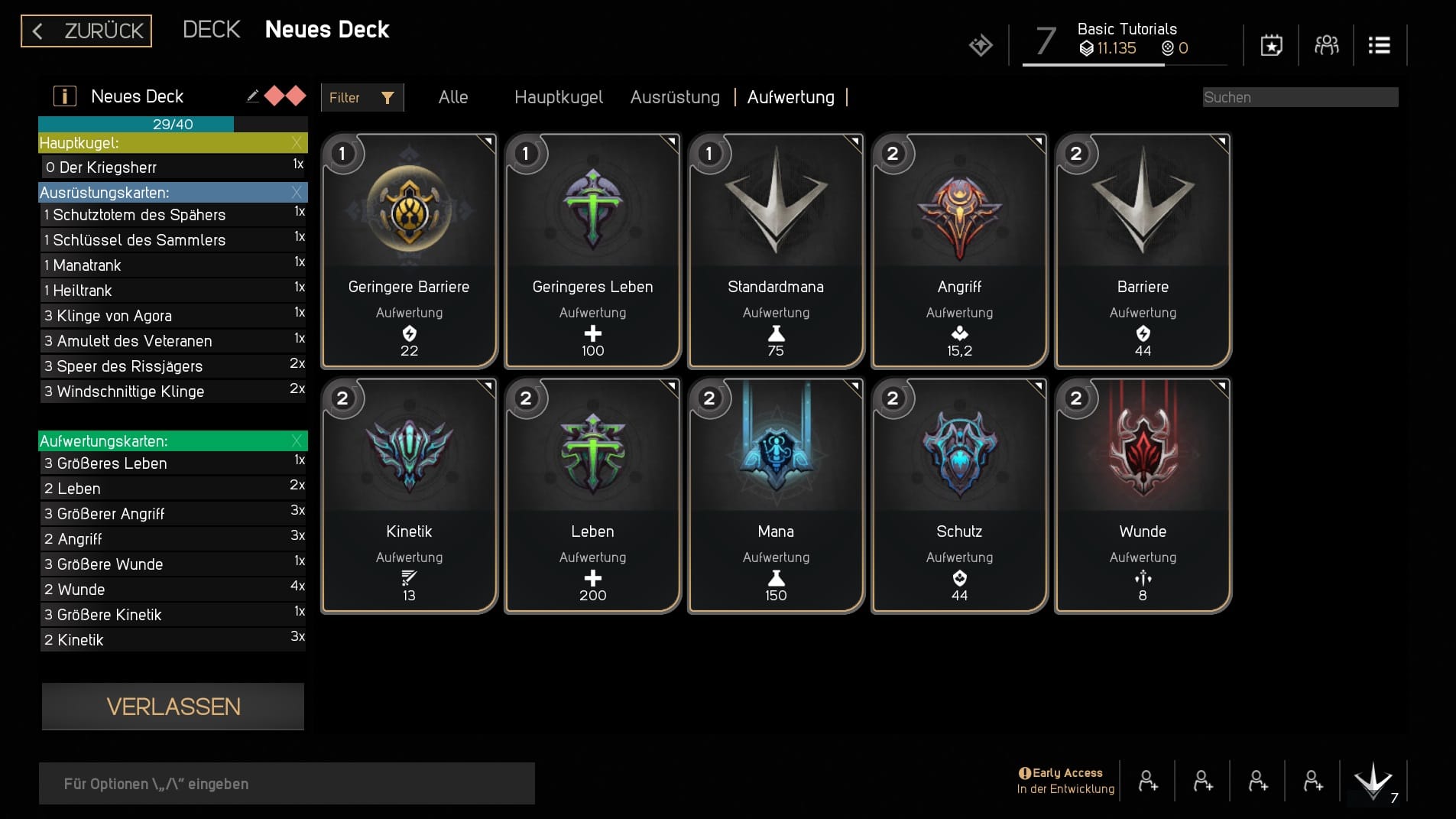Open the list menu icon
The width and height of the screenshot is (1456, 819).
(1379, 46)
